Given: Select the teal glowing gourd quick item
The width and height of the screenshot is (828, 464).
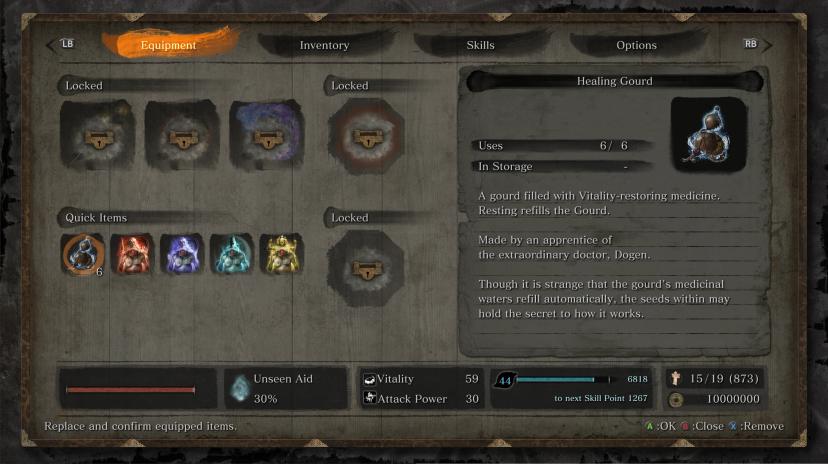Looking at the screenshot, I should coord(231,254).
